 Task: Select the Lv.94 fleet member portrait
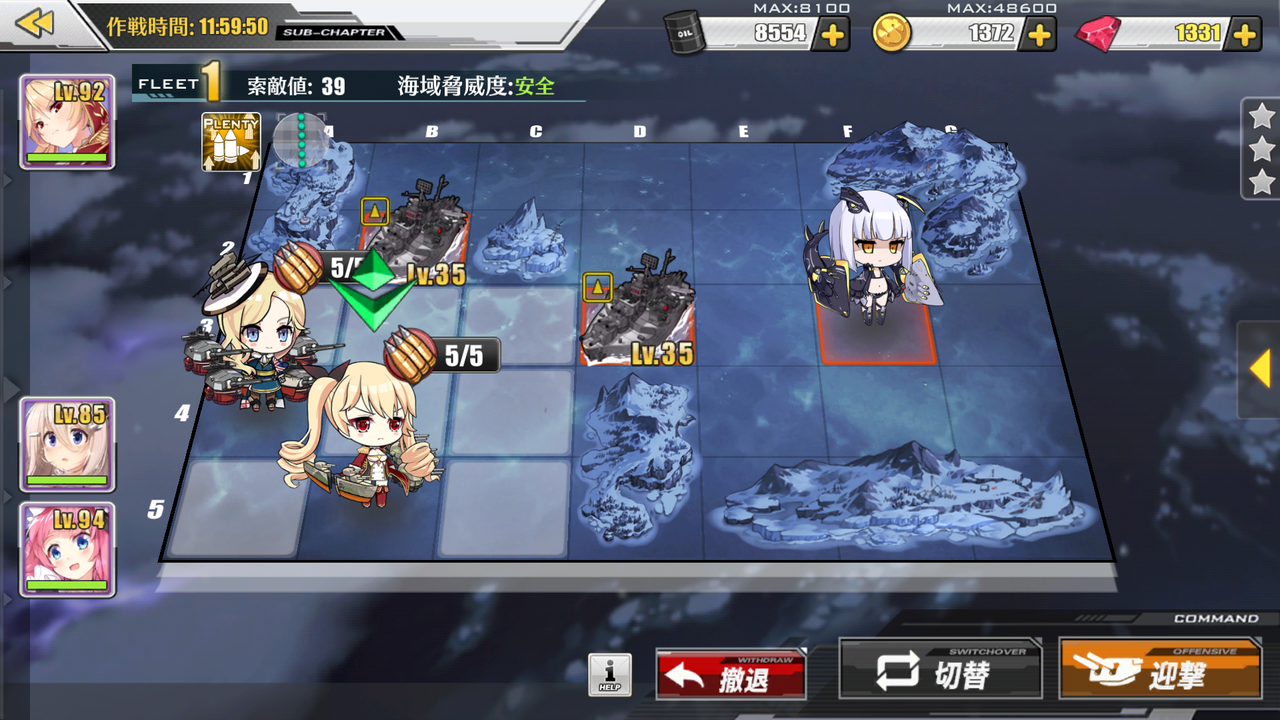[x=67, y=548]
